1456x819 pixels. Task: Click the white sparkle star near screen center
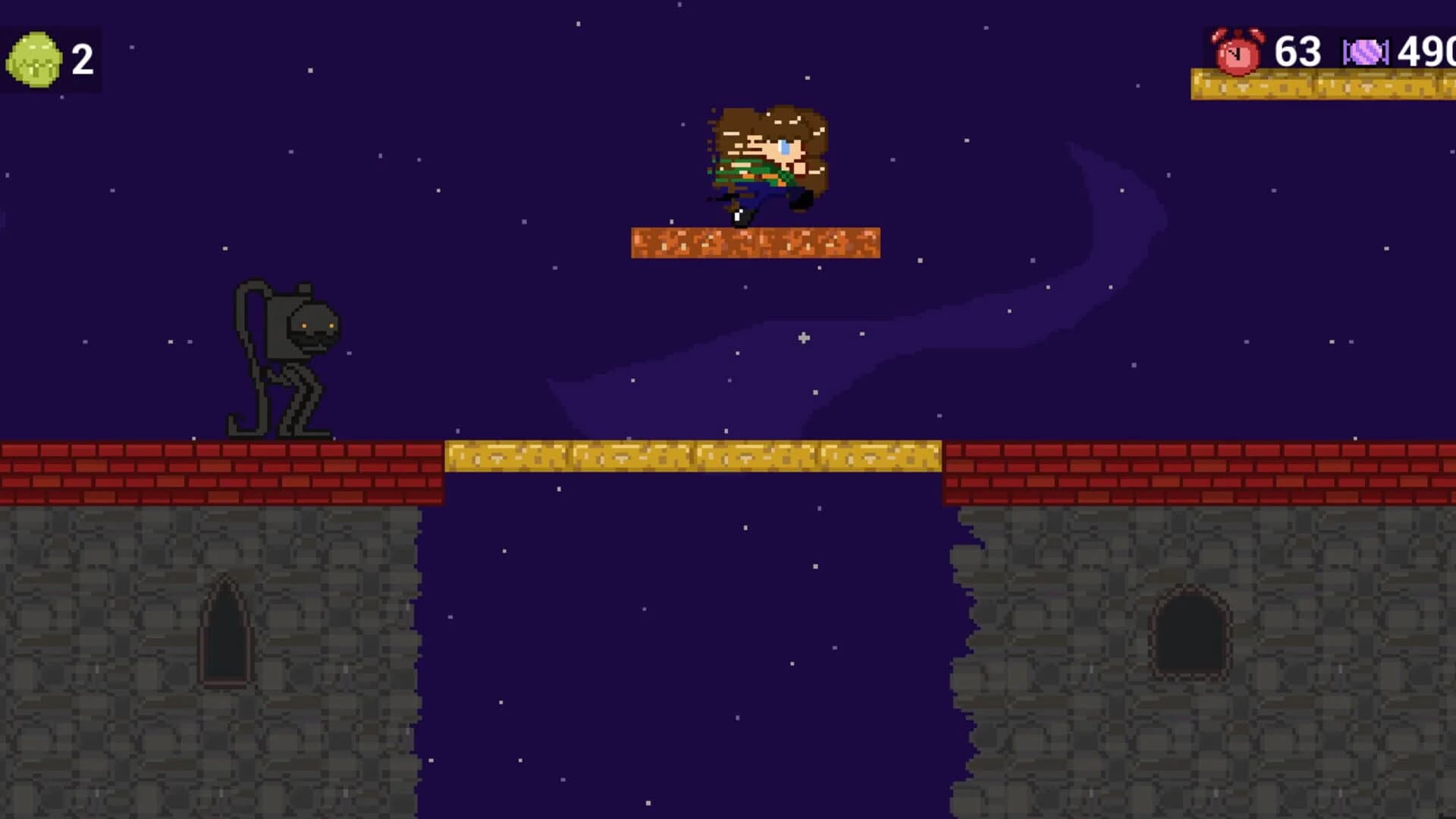802,339
